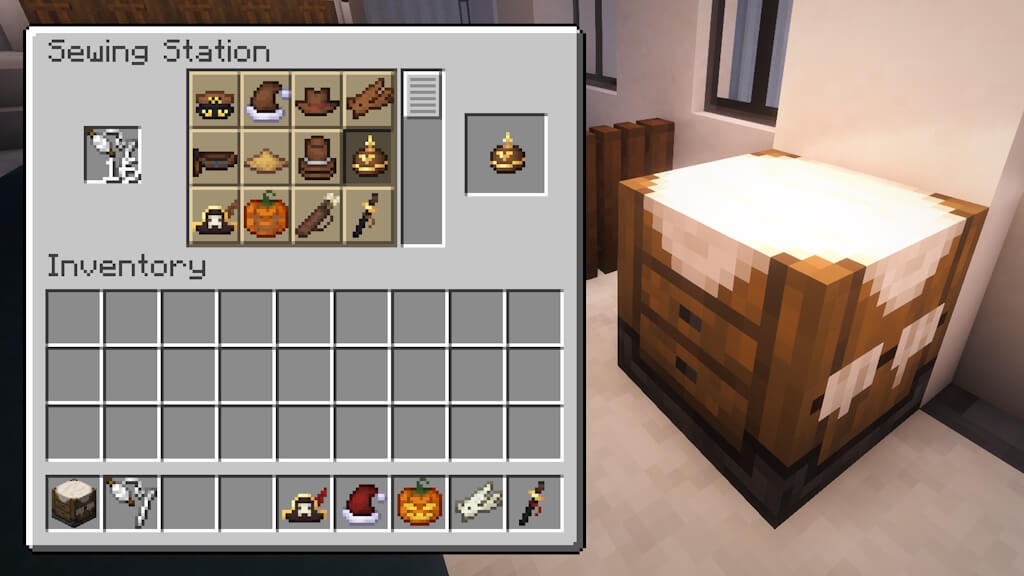Click the sewing kit input slot
The height and width of the screenshot is (576, 1024).
(x=112, y=155)
